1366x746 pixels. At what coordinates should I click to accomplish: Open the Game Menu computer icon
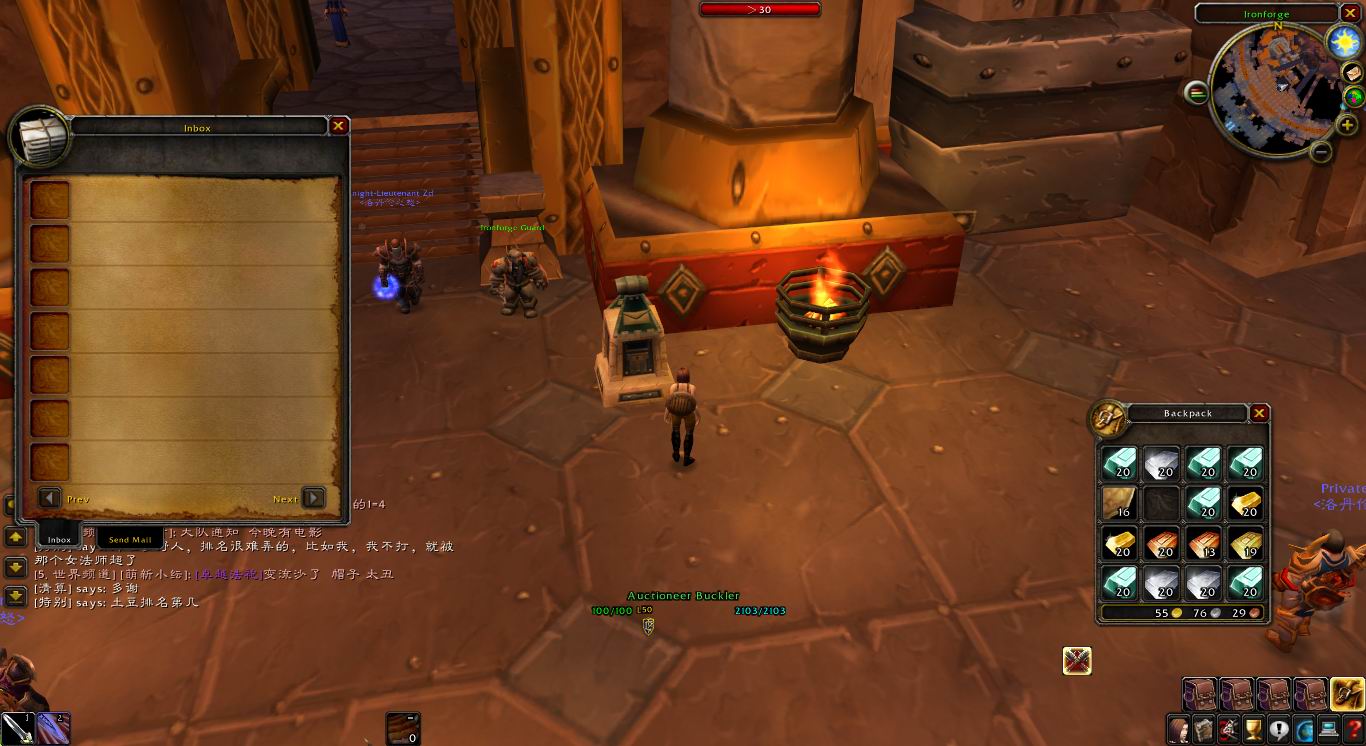pyautogui.click(x=1328, y=729)
